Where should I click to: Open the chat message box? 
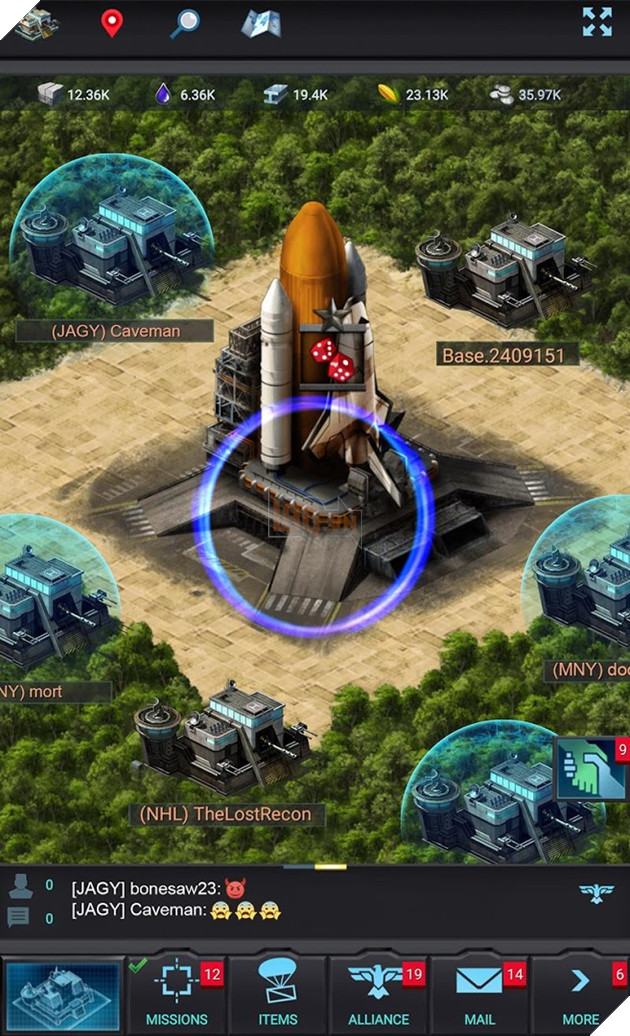pos(300,898)
